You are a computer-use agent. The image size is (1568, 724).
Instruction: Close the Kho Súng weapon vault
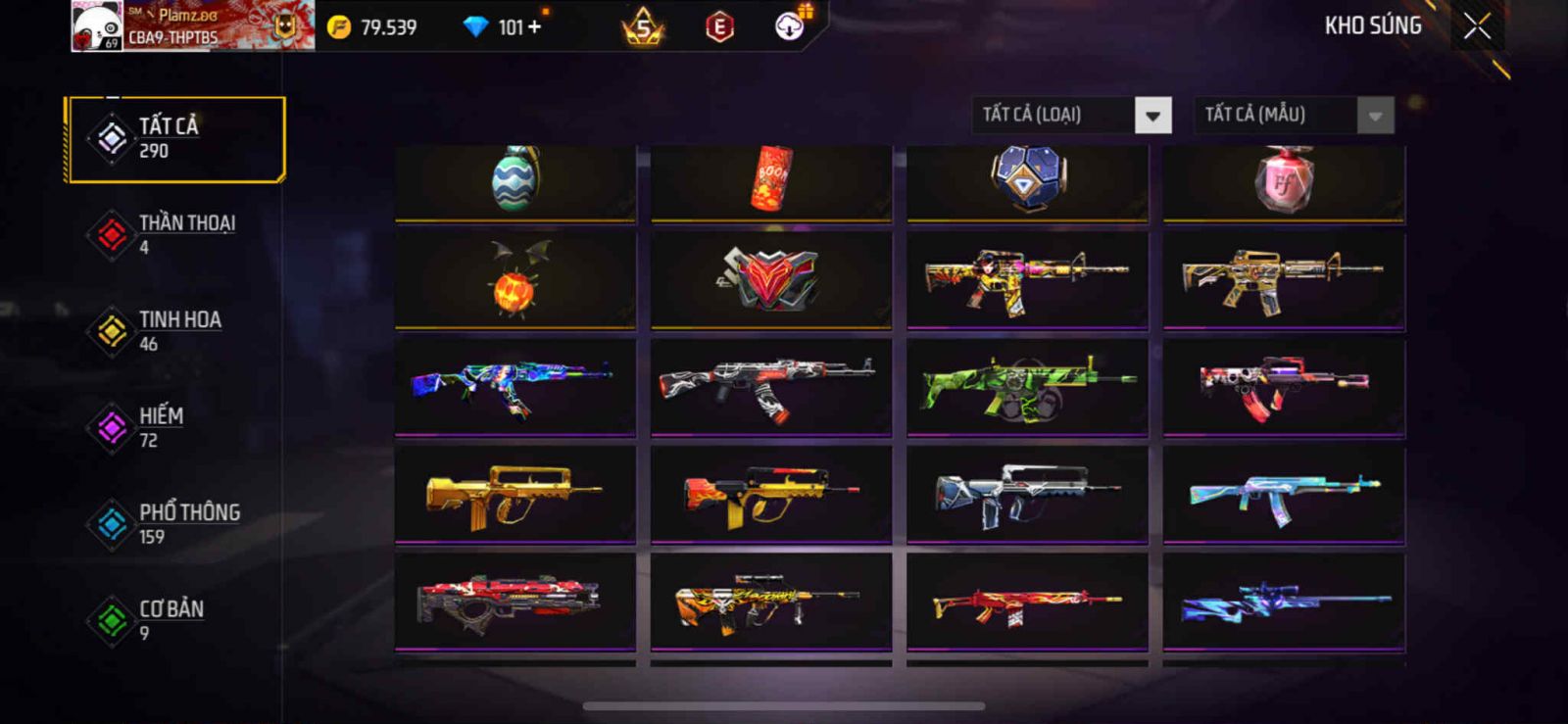click(1477, 27)
